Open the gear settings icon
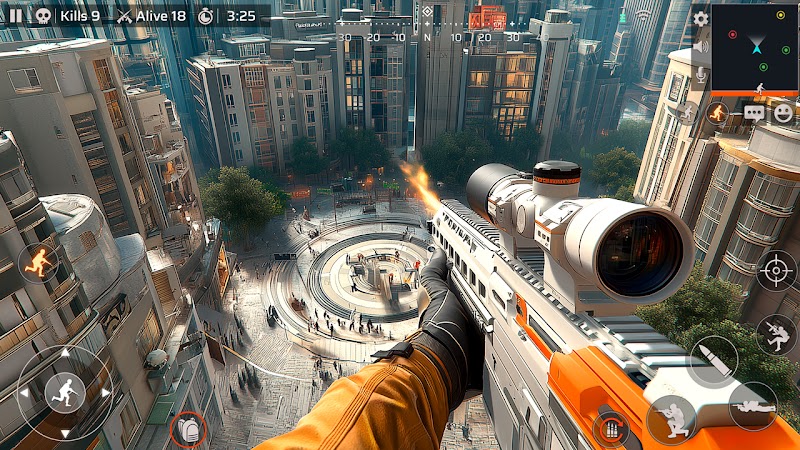800x450 pixels. click(x=700, y=17)
